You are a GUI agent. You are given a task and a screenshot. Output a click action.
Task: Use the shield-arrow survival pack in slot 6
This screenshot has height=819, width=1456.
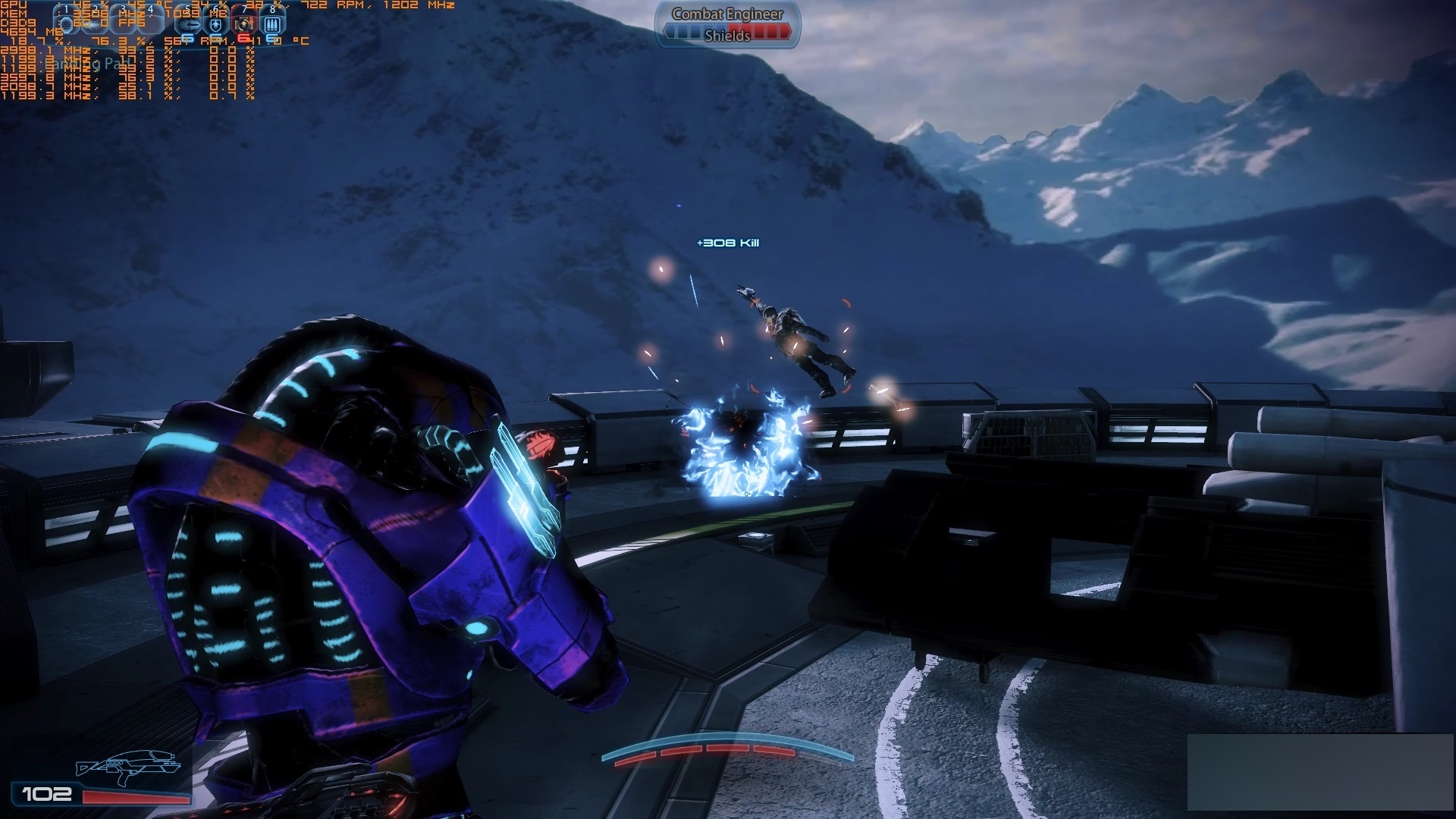[216, 24]
